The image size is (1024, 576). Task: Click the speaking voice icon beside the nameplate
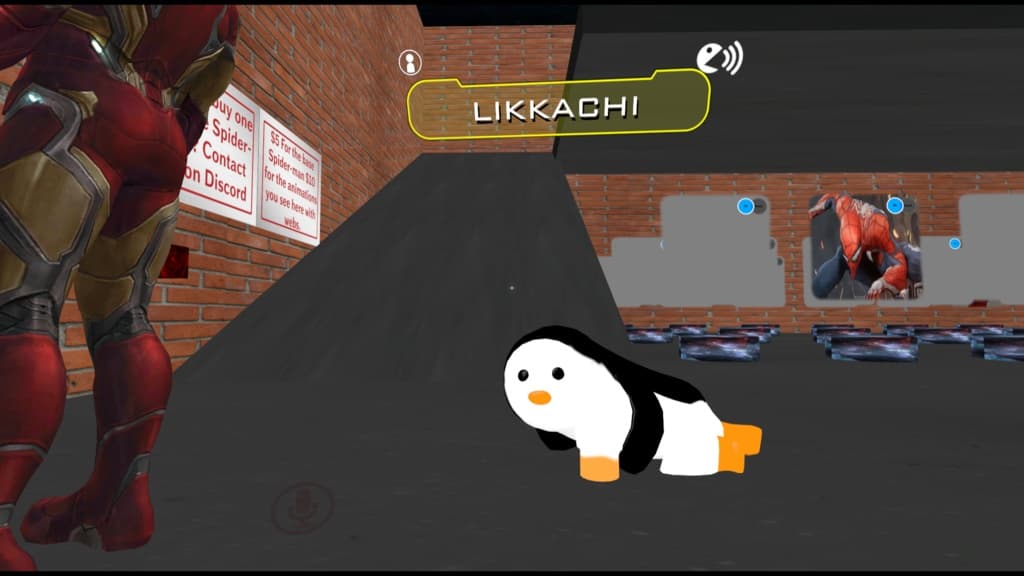(718, 58)
